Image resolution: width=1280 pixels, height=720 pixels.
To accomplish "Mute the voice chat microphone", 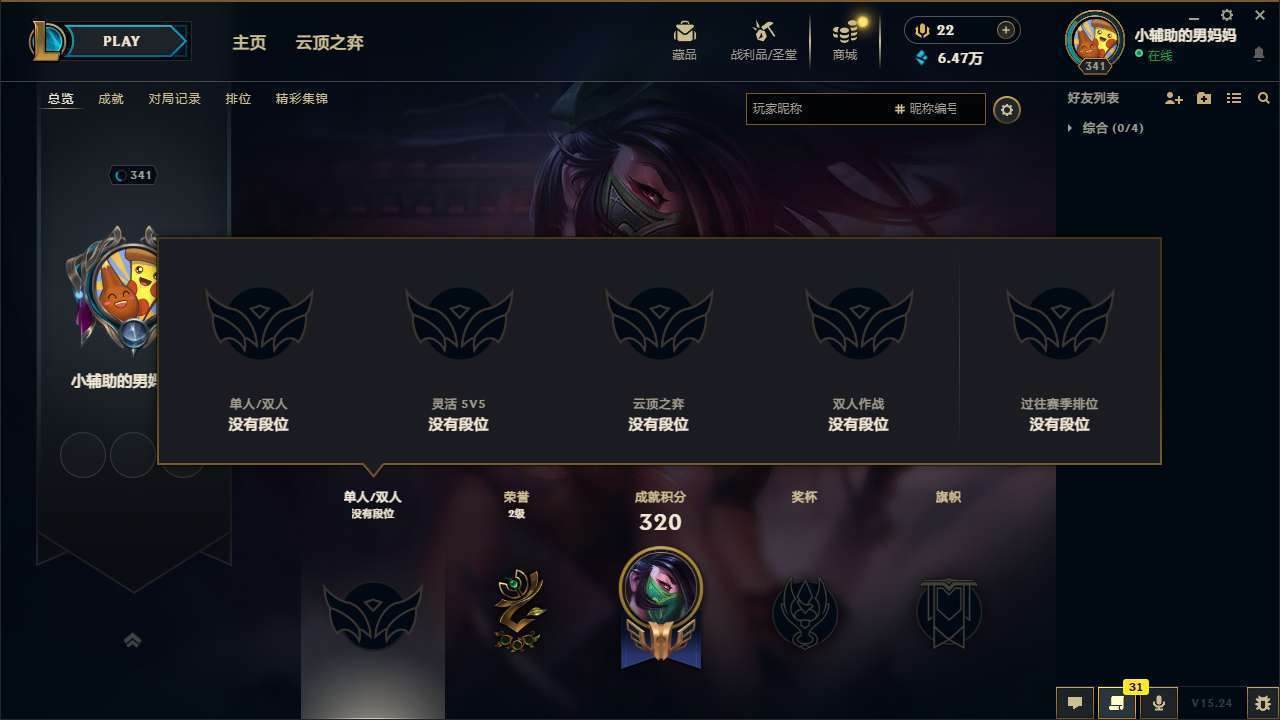I will pos(1159,702).
